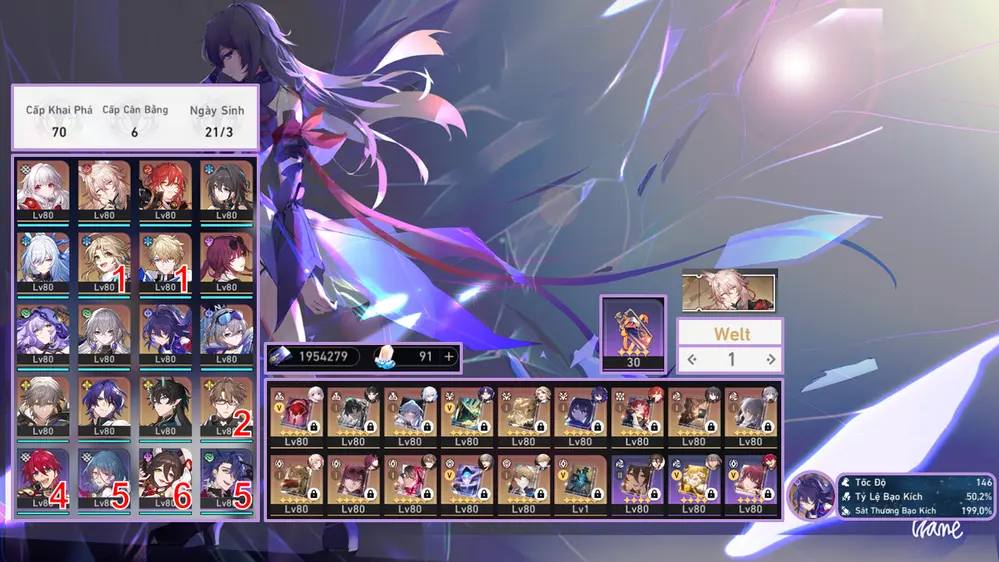Open the round profile avatar beside the stats
The width and height of the screenshot is (999, 562).
pyautogui.click(x=810, y=496)
